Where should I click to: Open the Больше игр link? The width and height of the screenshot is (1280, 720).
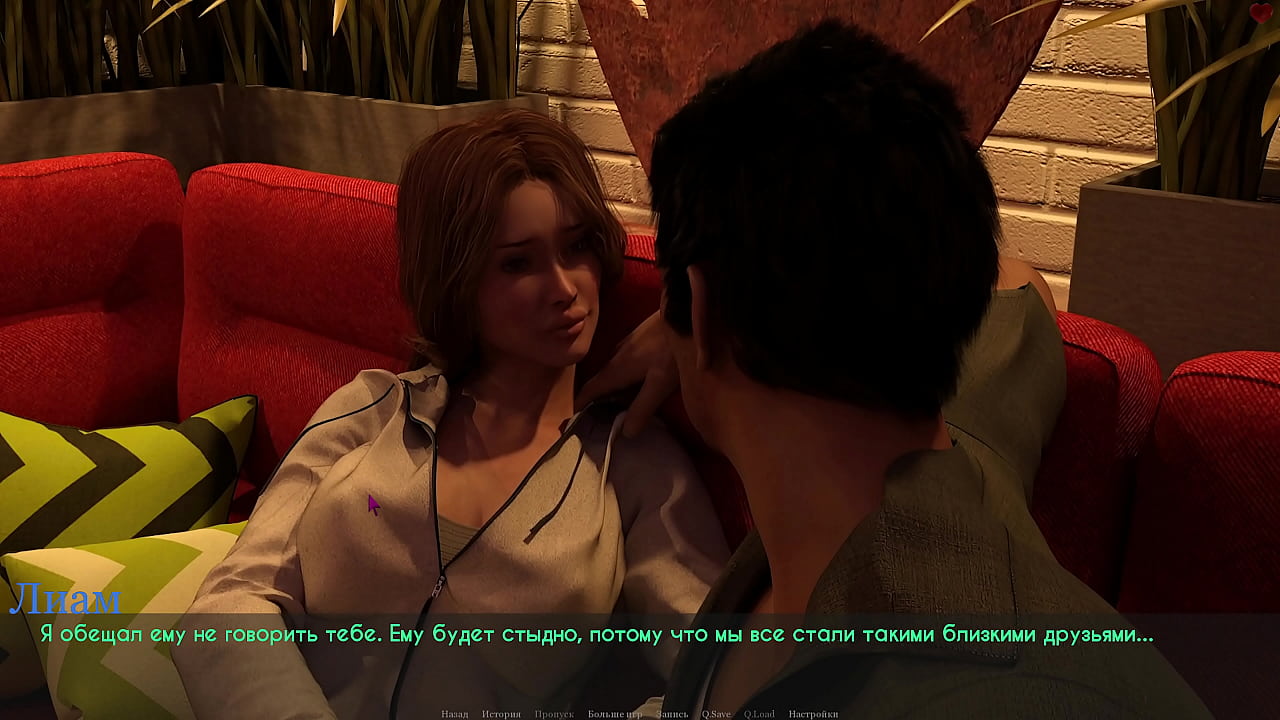(614, 714)
